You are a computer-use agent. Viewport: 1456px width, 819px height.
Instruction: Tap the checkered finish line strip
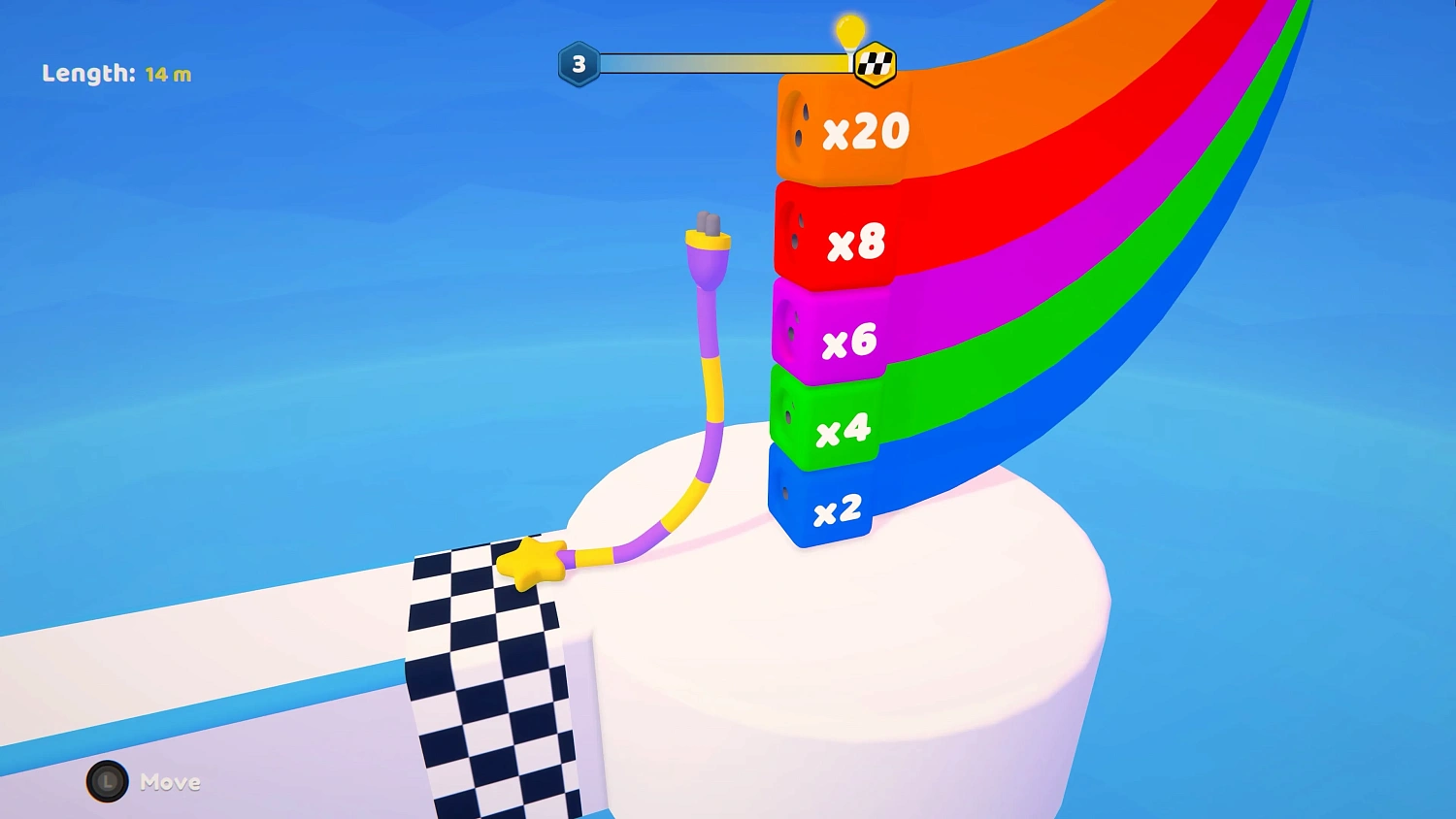(485, 679)
